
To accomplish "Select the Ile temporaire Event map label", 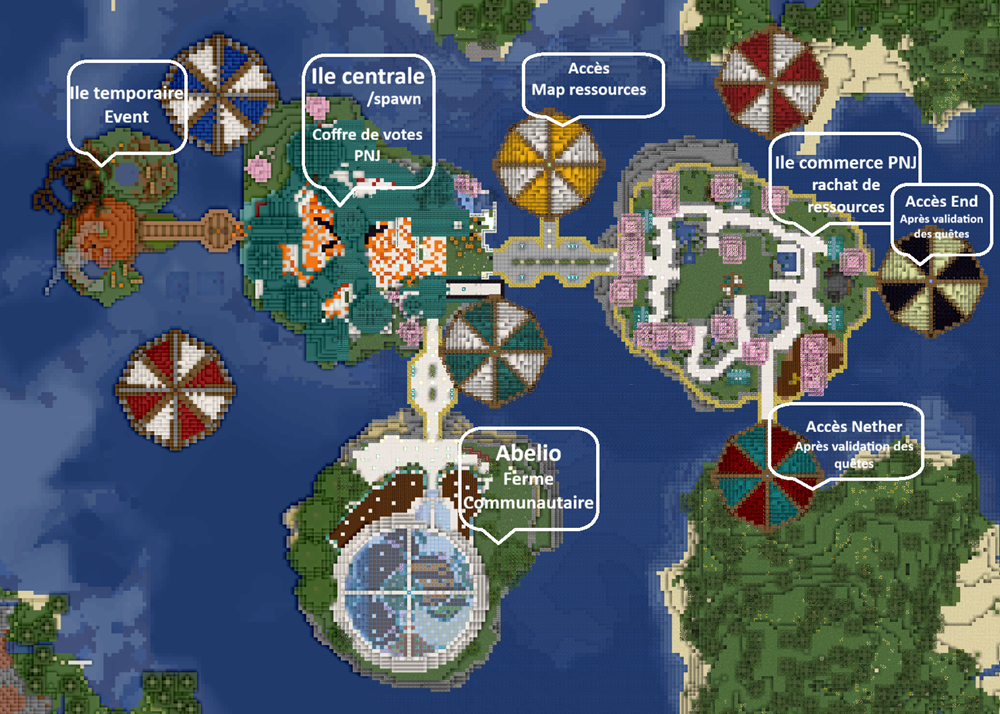I will pos(126,105).
